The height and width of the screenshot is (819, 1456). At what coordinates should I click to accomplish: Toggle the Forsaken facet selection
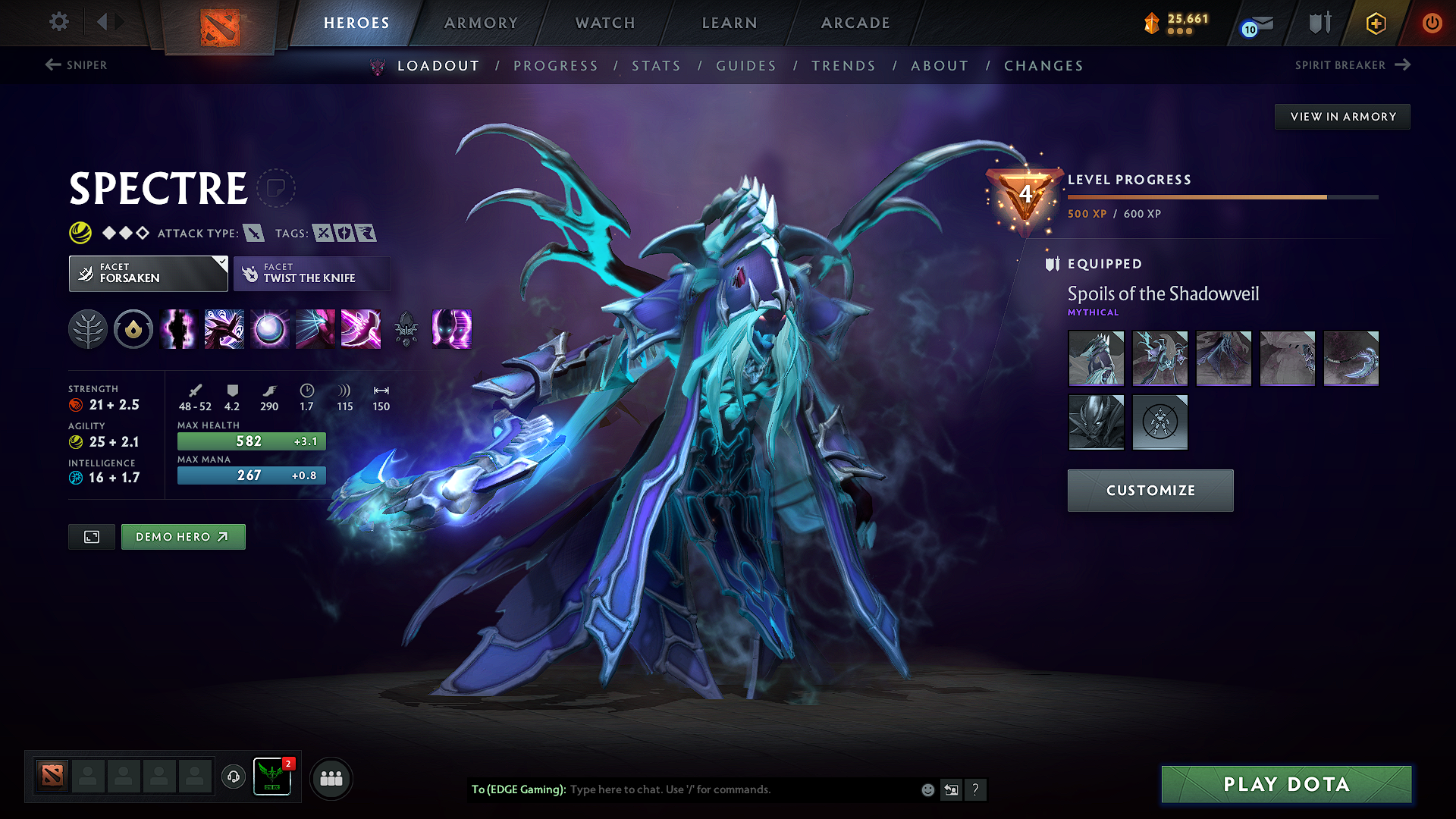click(148, 273)
